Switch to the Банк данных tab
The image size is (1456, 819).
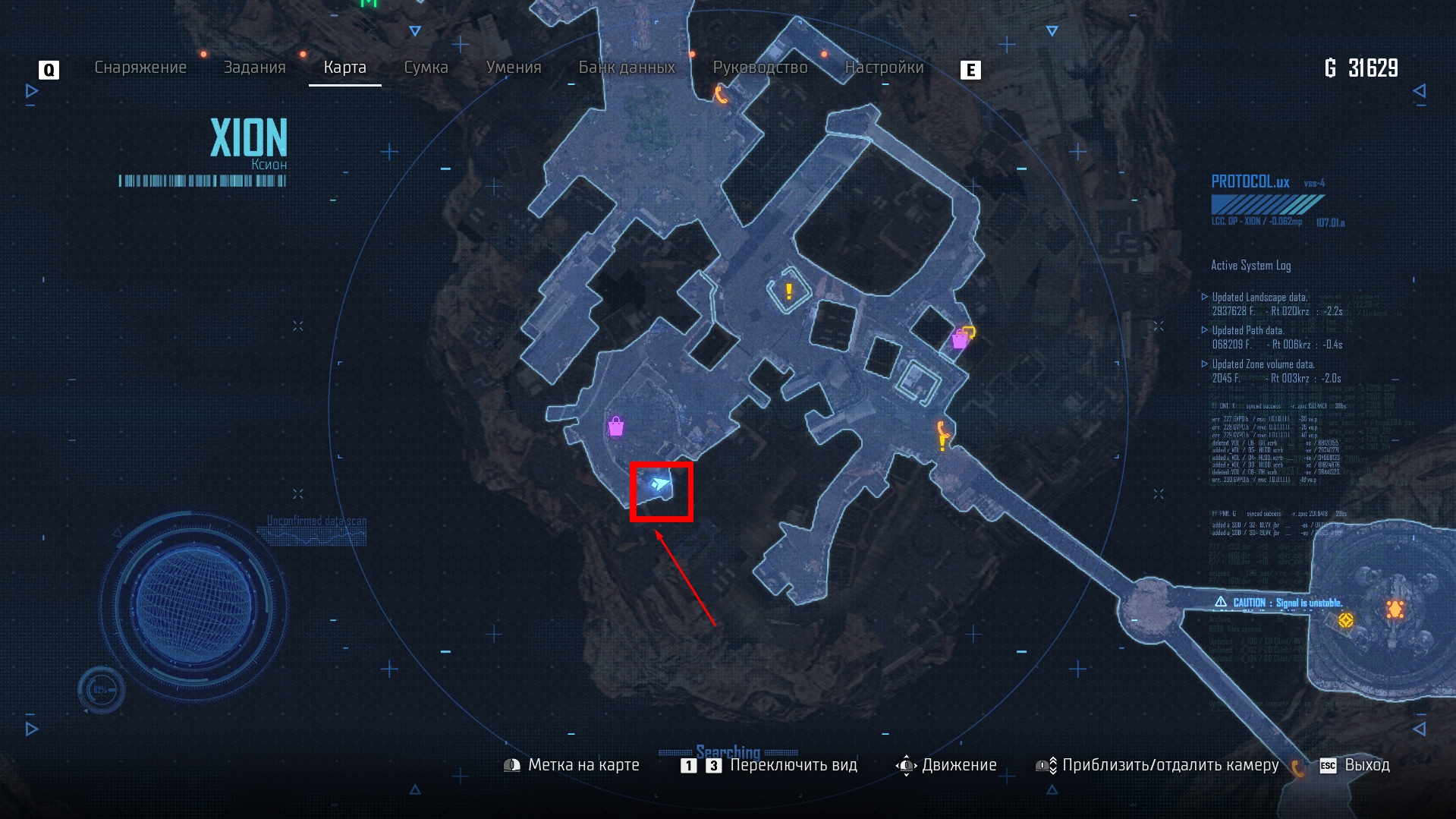627,68
